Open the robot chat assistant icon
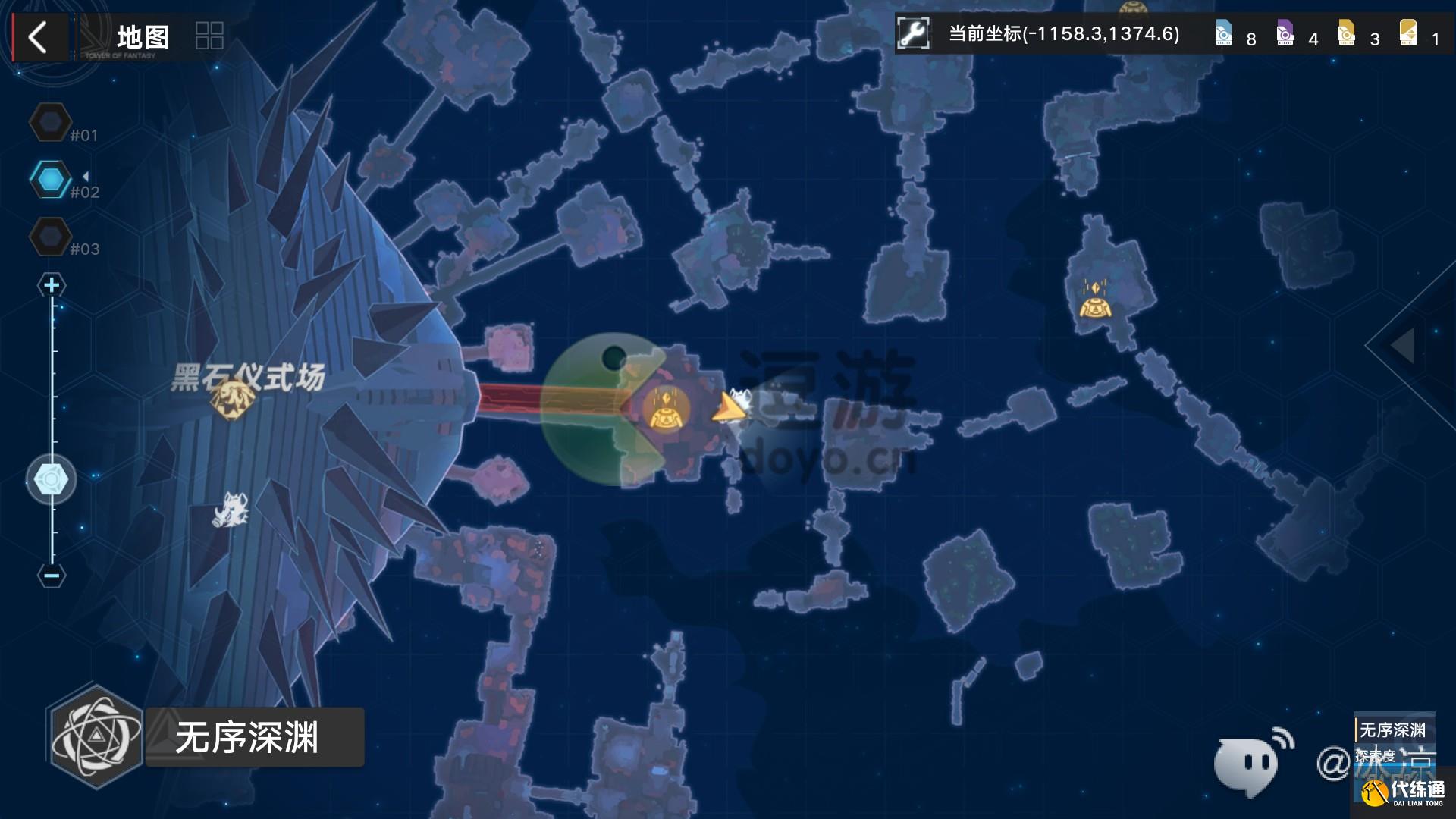Image resolution: width=1456 pixels, height=819 pixels. click(1251, 761)
